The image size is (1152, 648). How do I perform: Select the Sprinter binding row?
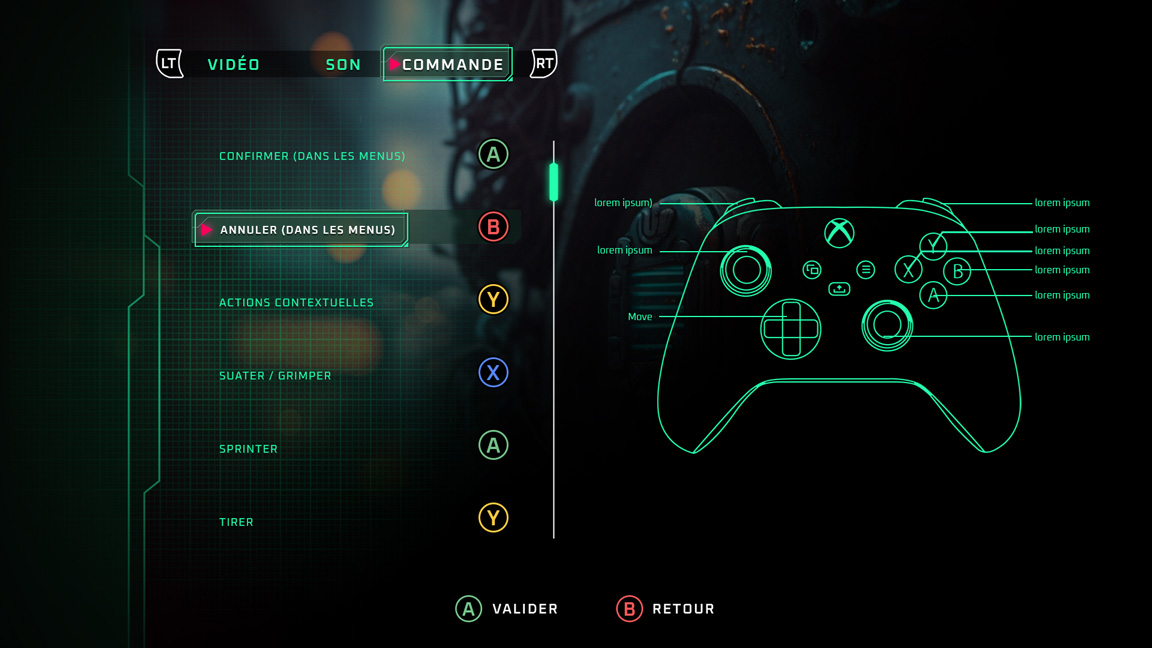249,449
